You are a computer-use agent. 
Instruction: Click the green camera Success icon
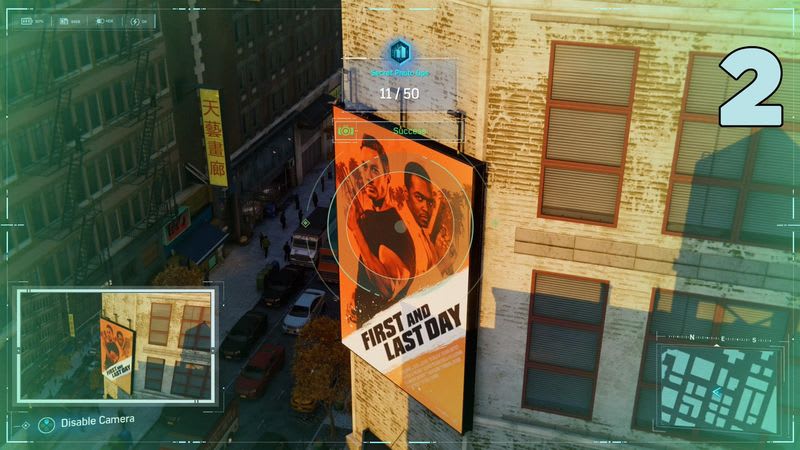point(348,131)
